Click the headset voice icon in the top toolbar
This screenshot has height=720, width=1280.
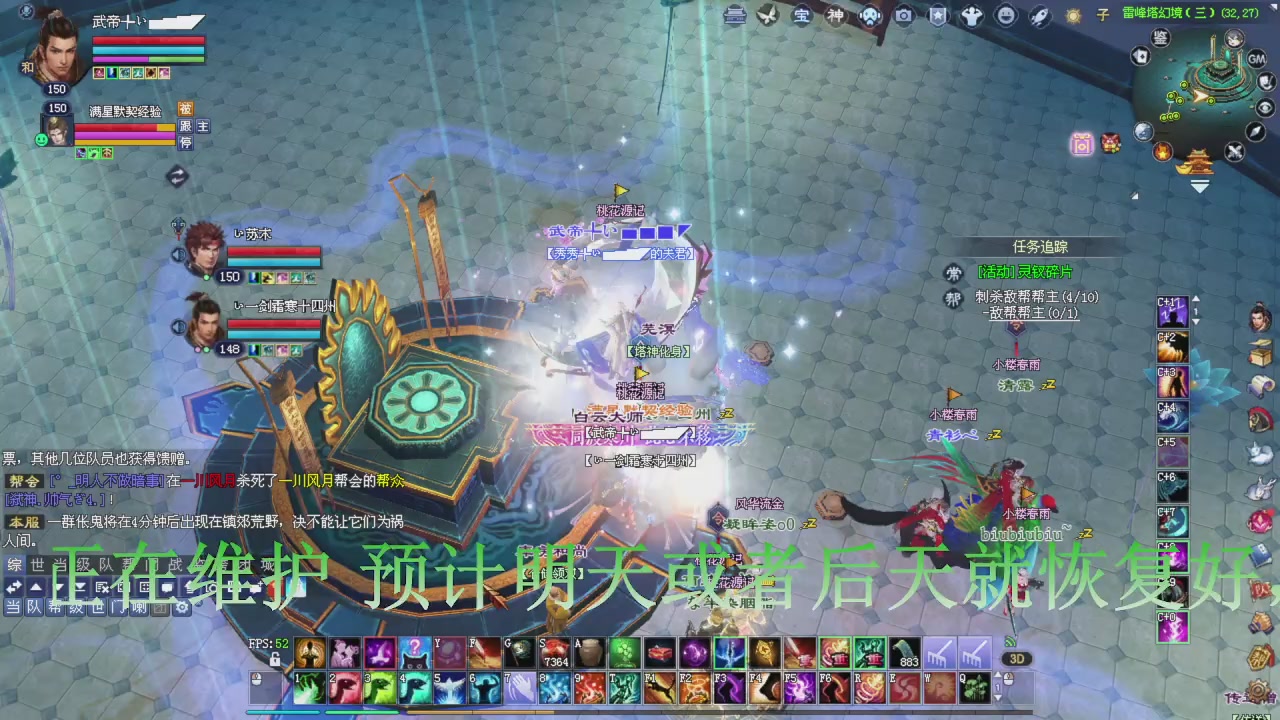(868, 16)
